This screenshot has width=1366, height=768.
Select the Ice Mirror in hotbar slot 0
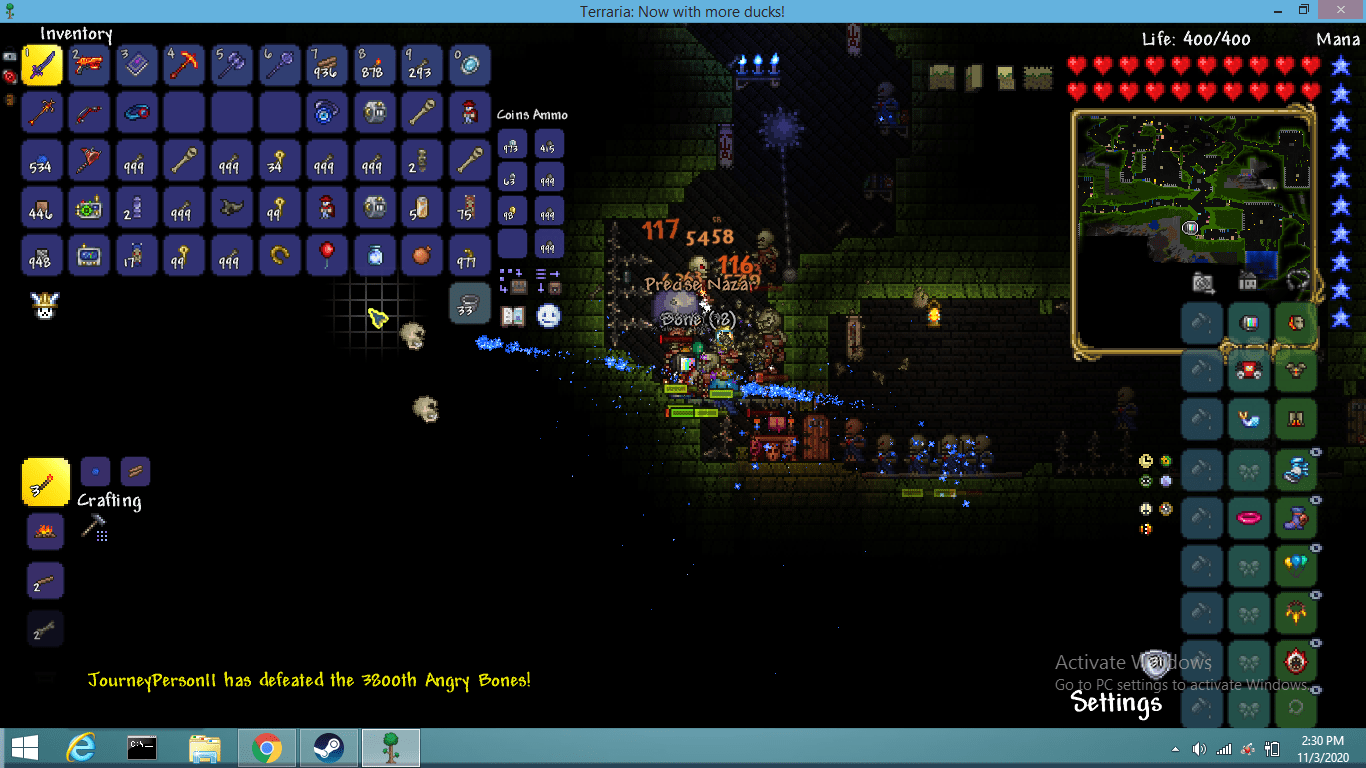[x=470, y=65]
